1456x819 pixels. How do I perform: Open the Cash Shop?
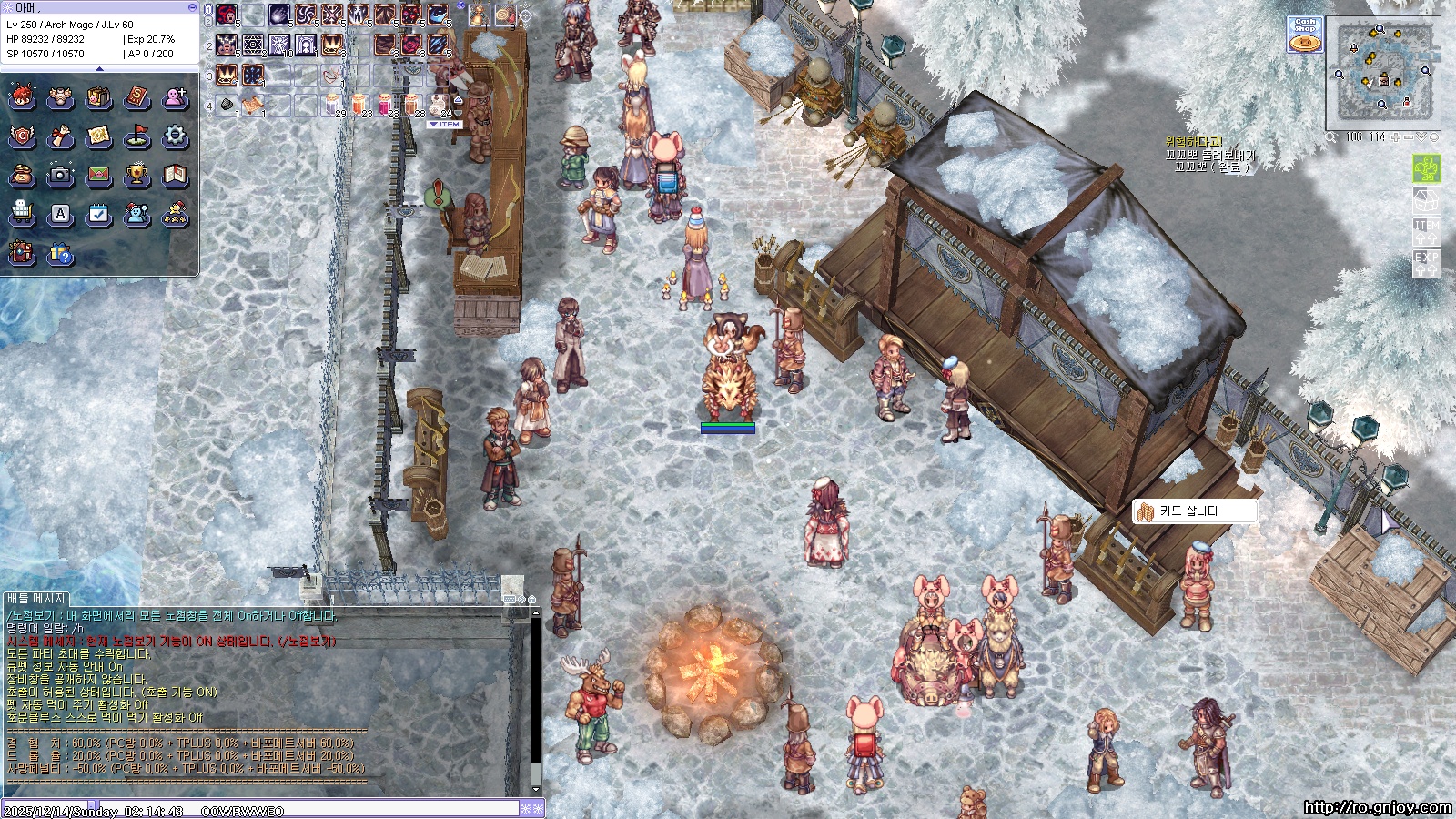coord(1305,35)
